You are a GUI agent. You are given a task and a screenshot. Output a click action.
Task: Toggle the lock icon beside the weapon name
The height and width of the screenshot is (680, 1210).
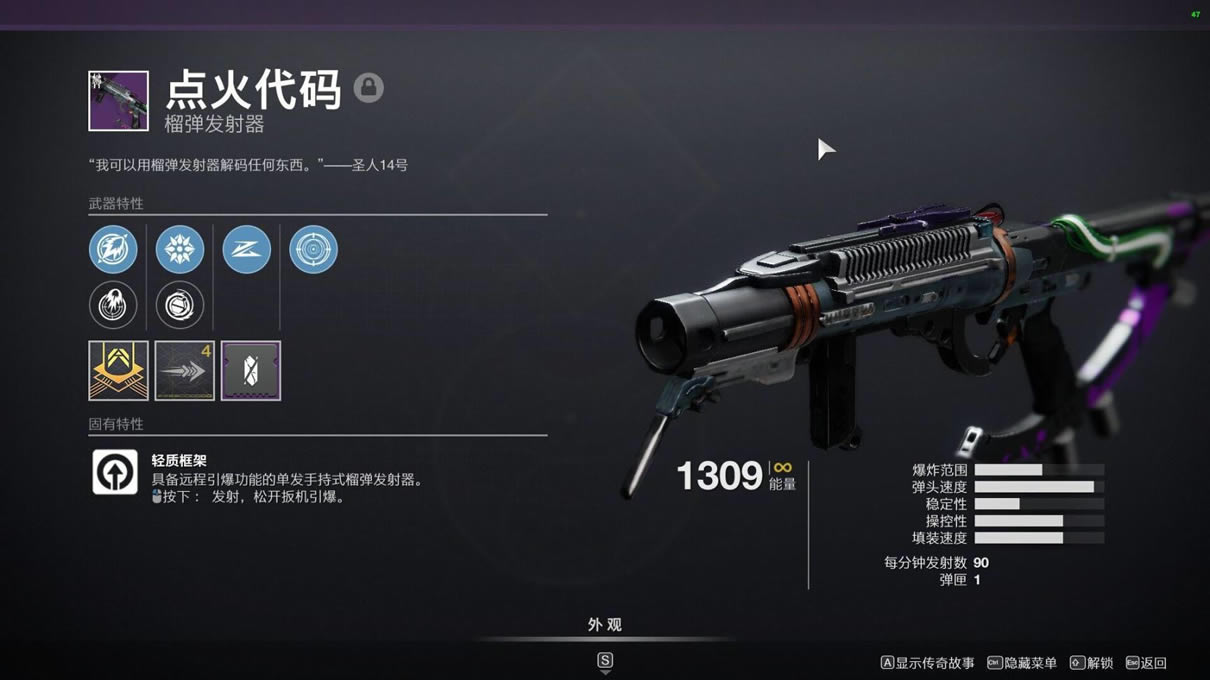pyautogui.click(x=368, y=88)
